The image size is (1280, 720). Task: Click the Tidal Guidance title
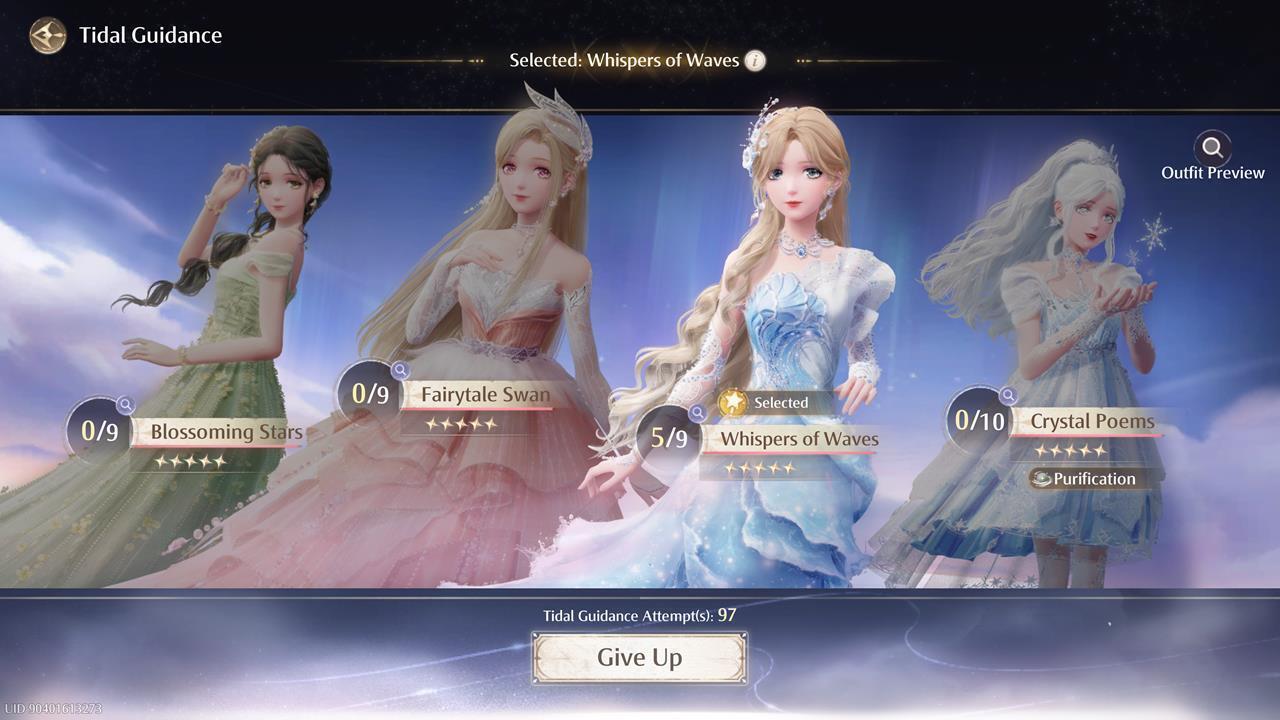tap(151, 35)
